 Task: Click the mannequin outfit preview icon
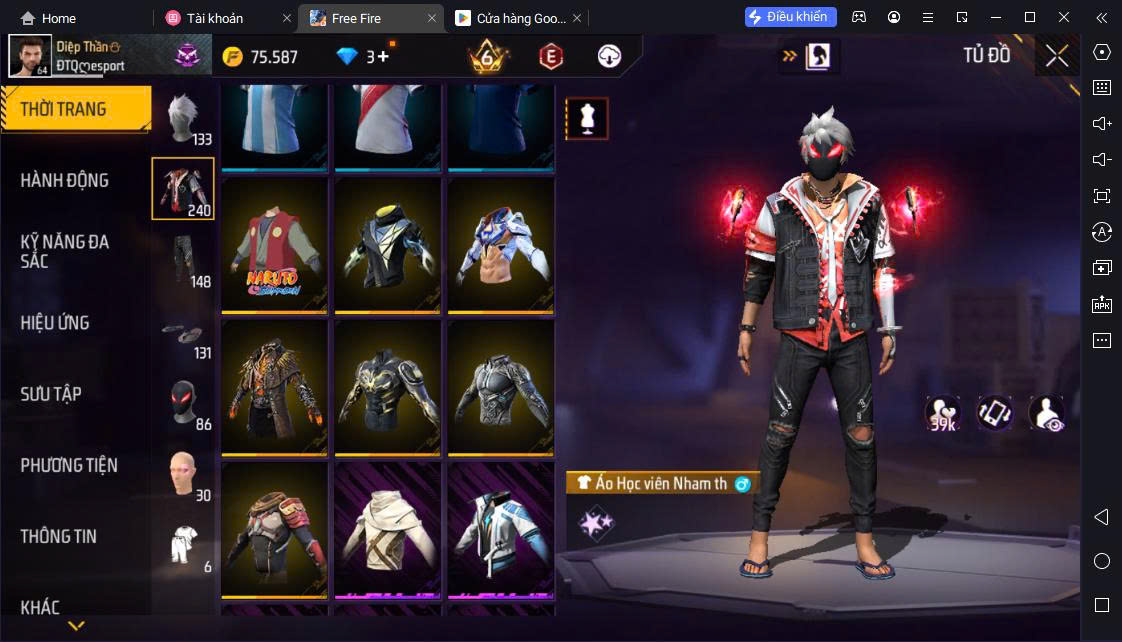[587, 118]
